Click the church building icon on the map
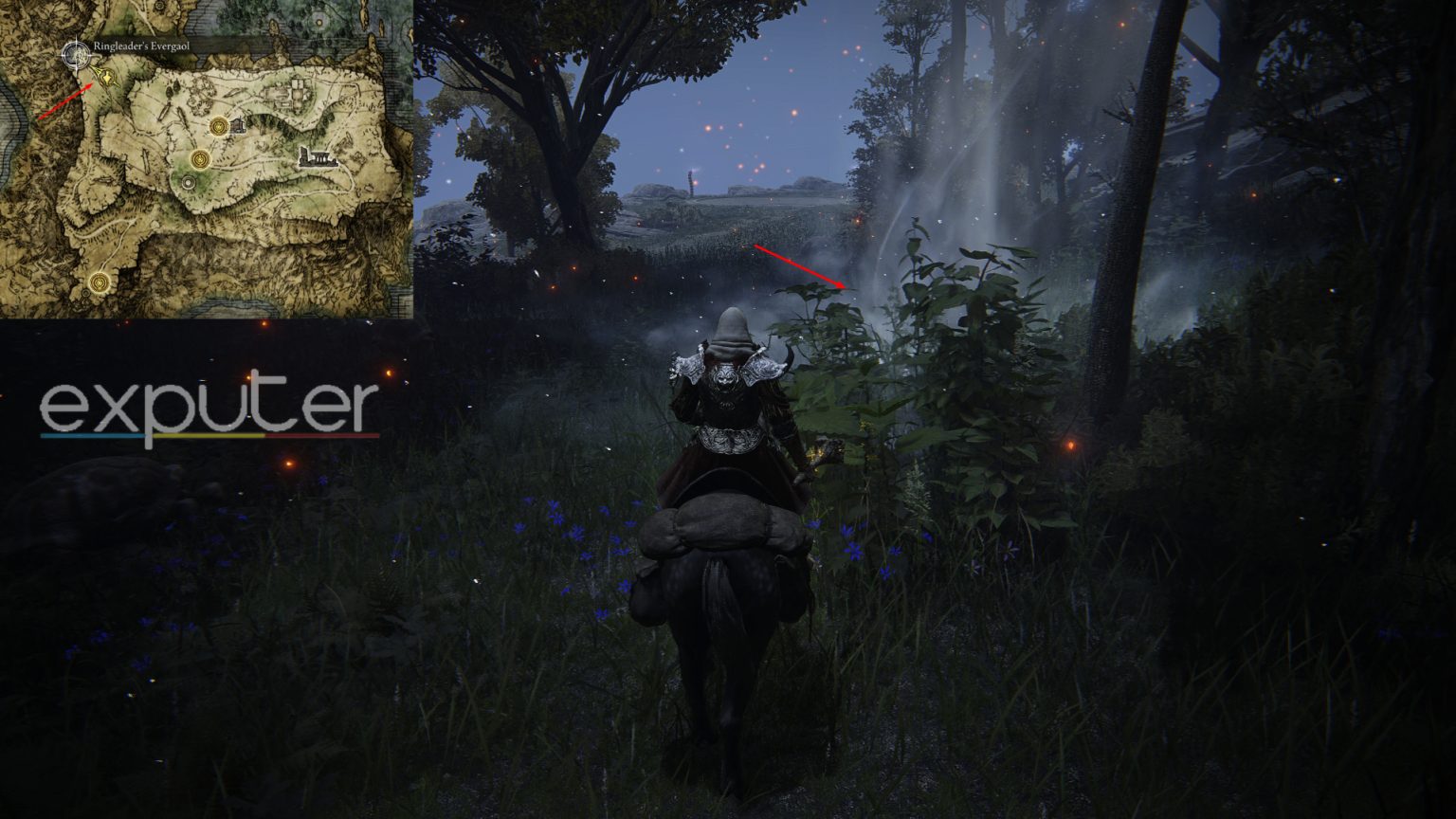Image resolution: width=1456 pixels, height=819 pixels. point(239,125)
